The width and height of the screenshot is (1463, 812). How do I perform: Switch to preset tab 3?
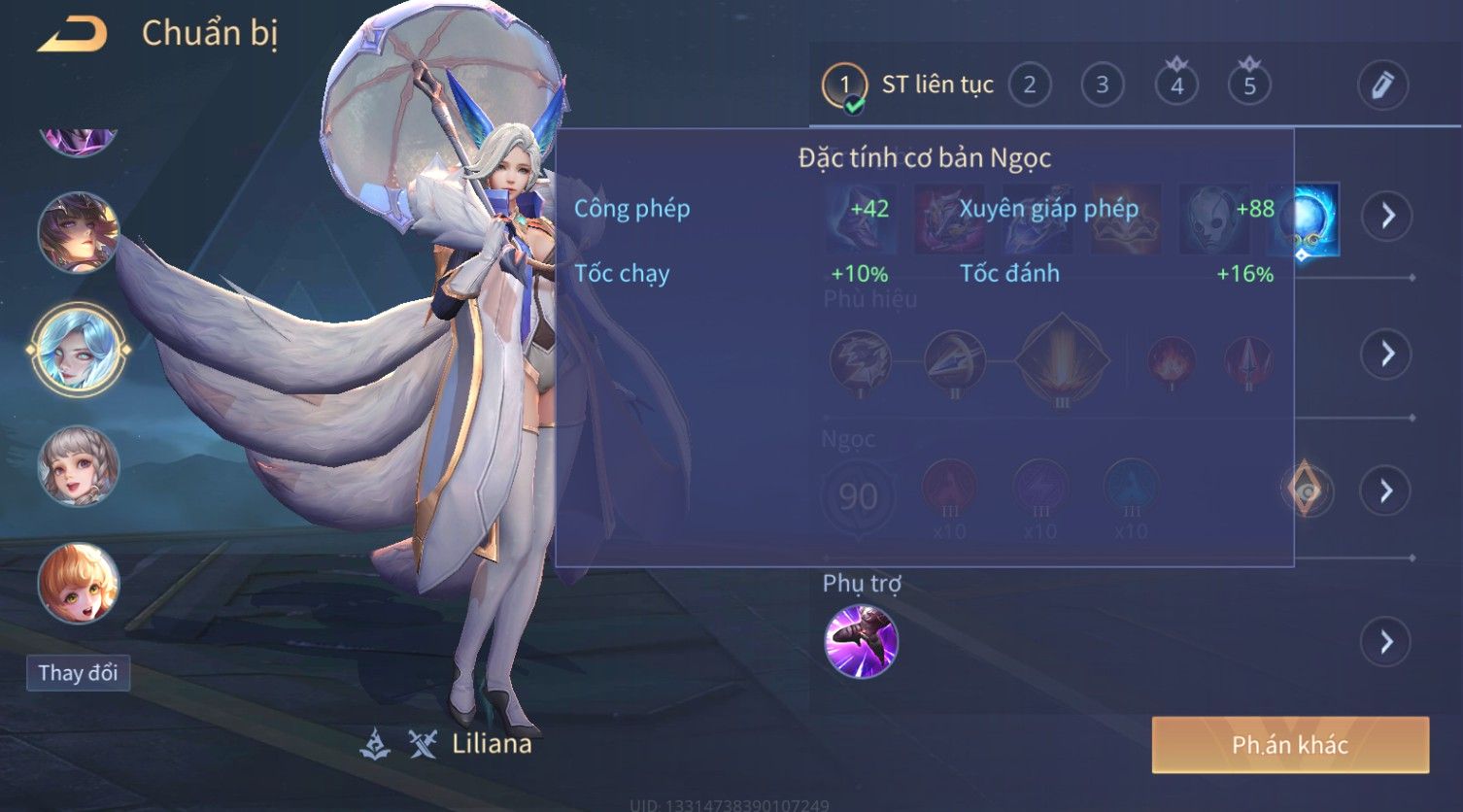coord(1102,85)
